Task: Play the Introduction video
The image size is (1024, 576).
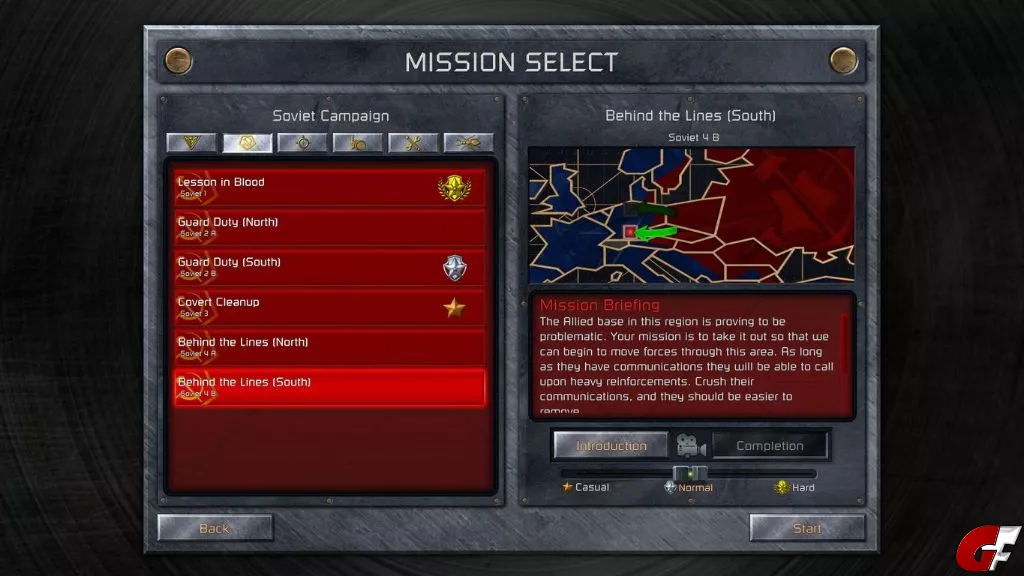Action: point(611,446)
